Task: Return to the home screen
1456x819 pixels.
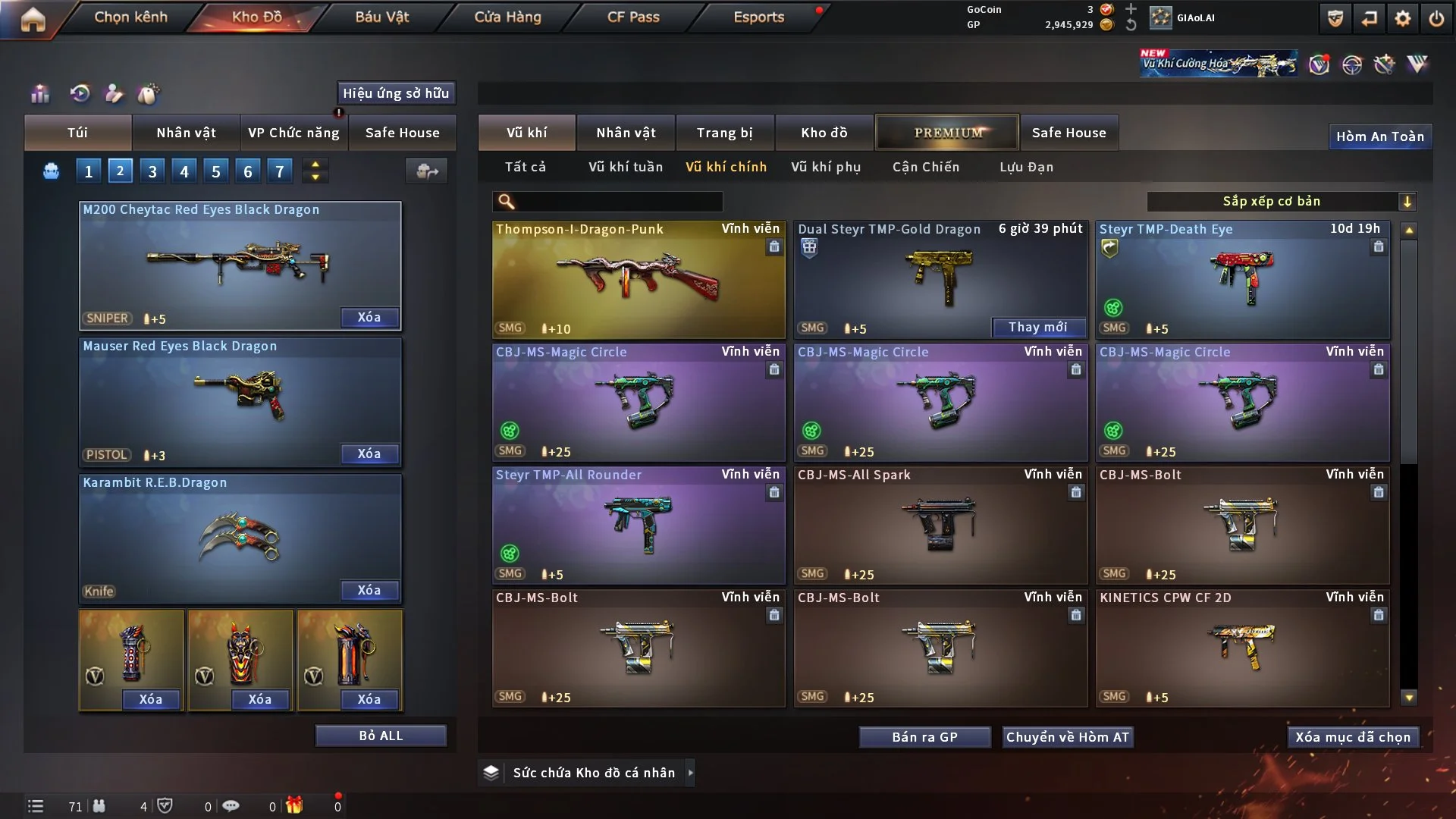Action: 33,19
